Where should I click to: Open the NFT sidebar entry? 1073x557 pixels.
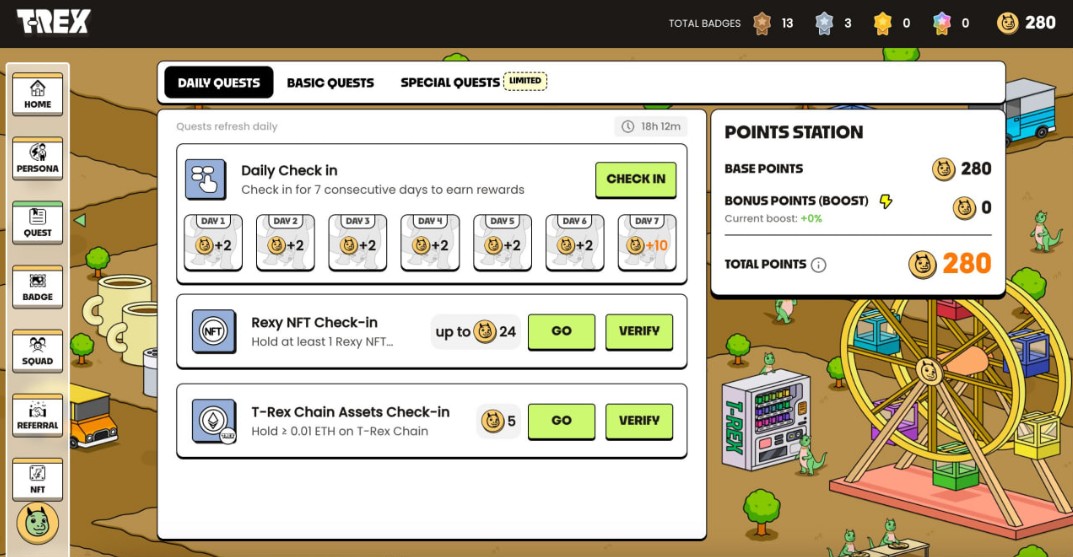click(38, 479)
